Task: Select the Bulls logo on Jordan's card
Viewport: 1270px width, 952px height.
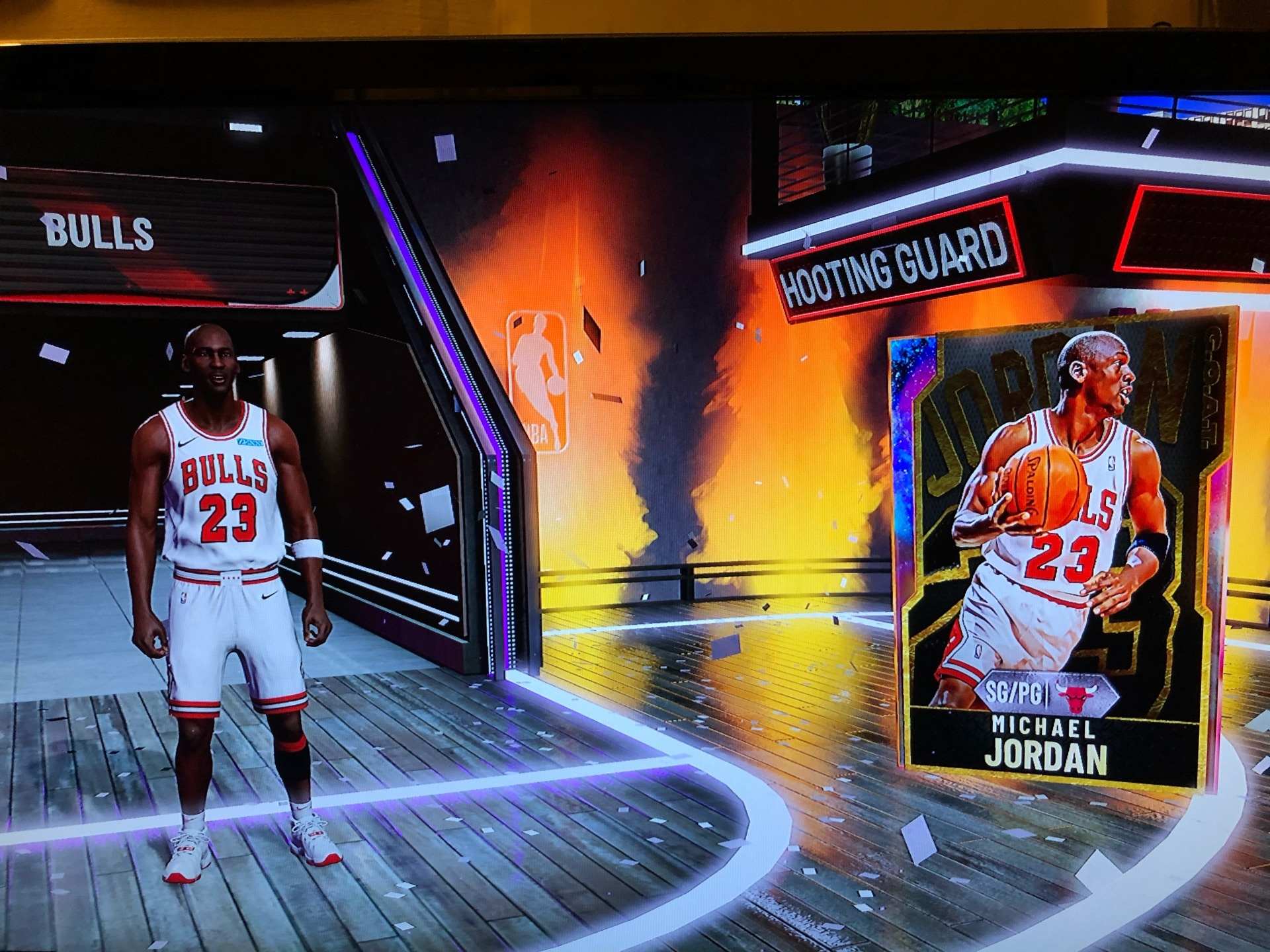Action: tap(1075, 695)
